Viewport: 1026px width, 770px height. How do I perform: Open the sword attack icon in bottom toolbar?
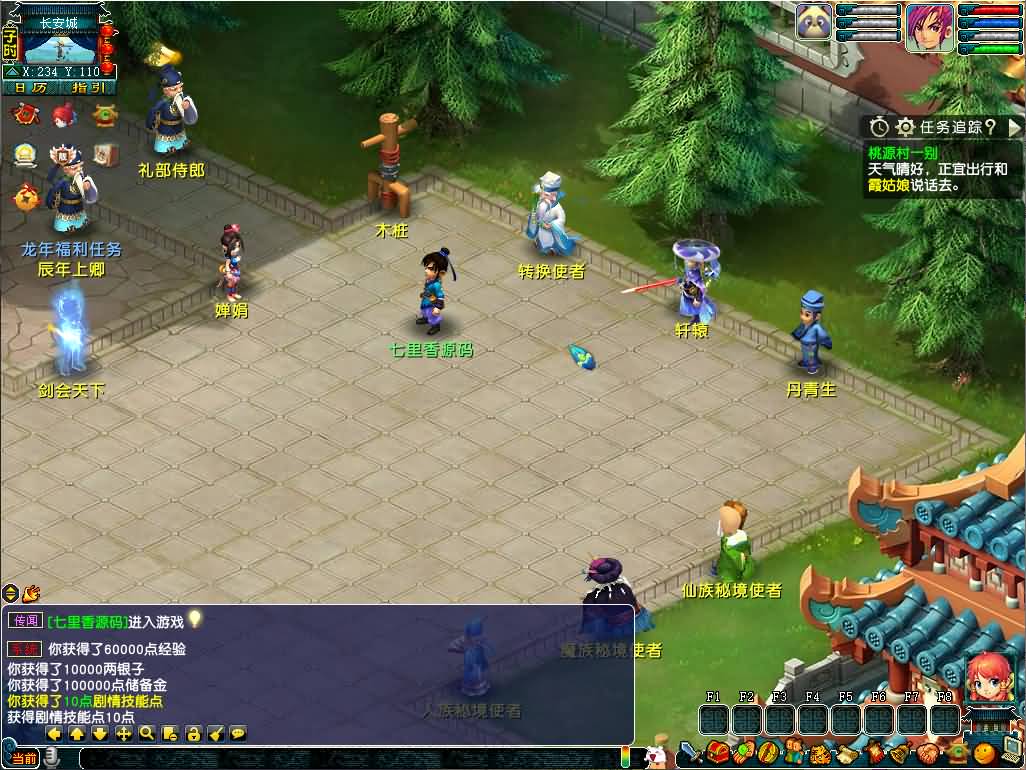pos(690,752)
